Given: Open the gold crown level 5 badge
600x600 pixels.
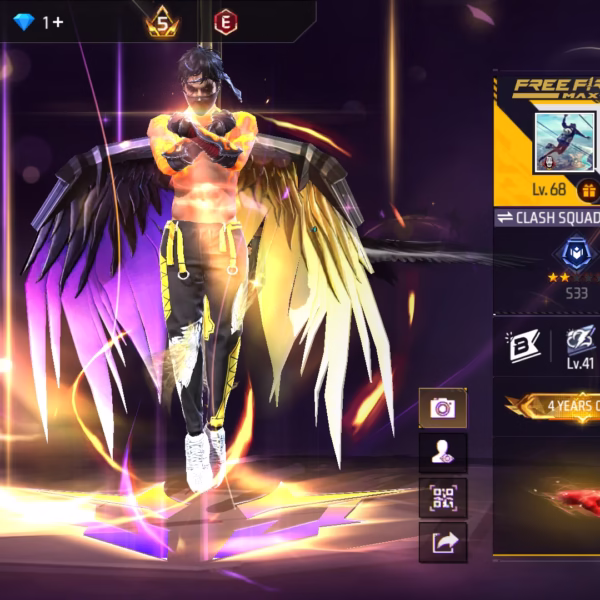Looking at the screenshot, I should [162, 21].
